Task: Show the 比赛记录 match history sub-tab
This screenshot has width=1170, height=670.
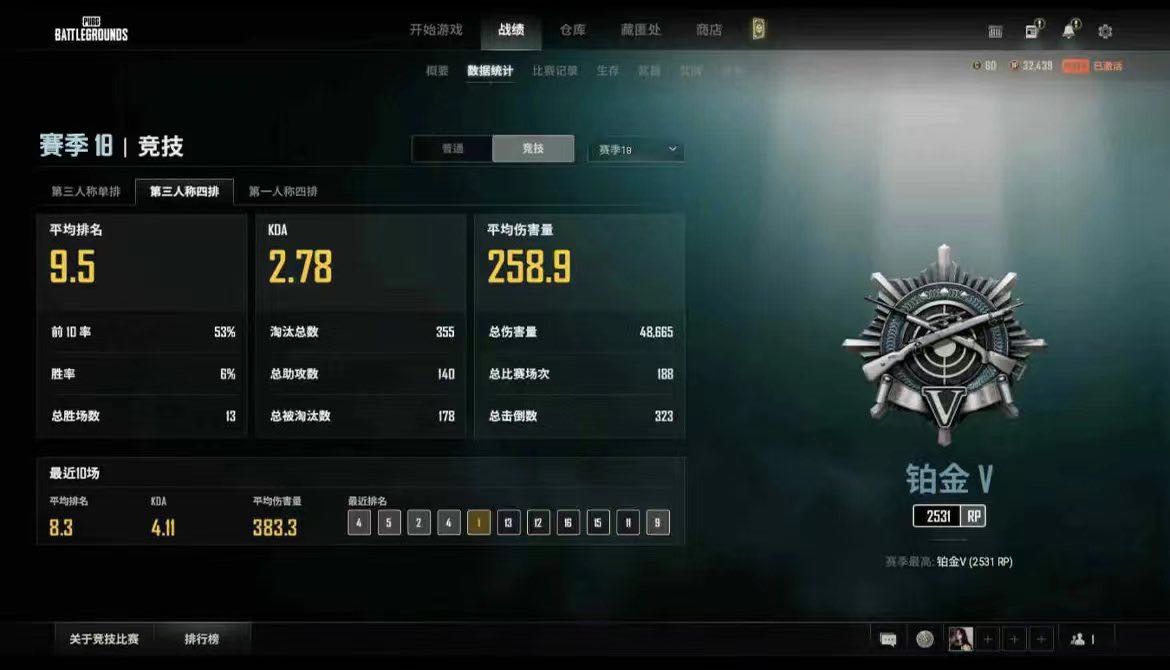Action: [555, 71]
